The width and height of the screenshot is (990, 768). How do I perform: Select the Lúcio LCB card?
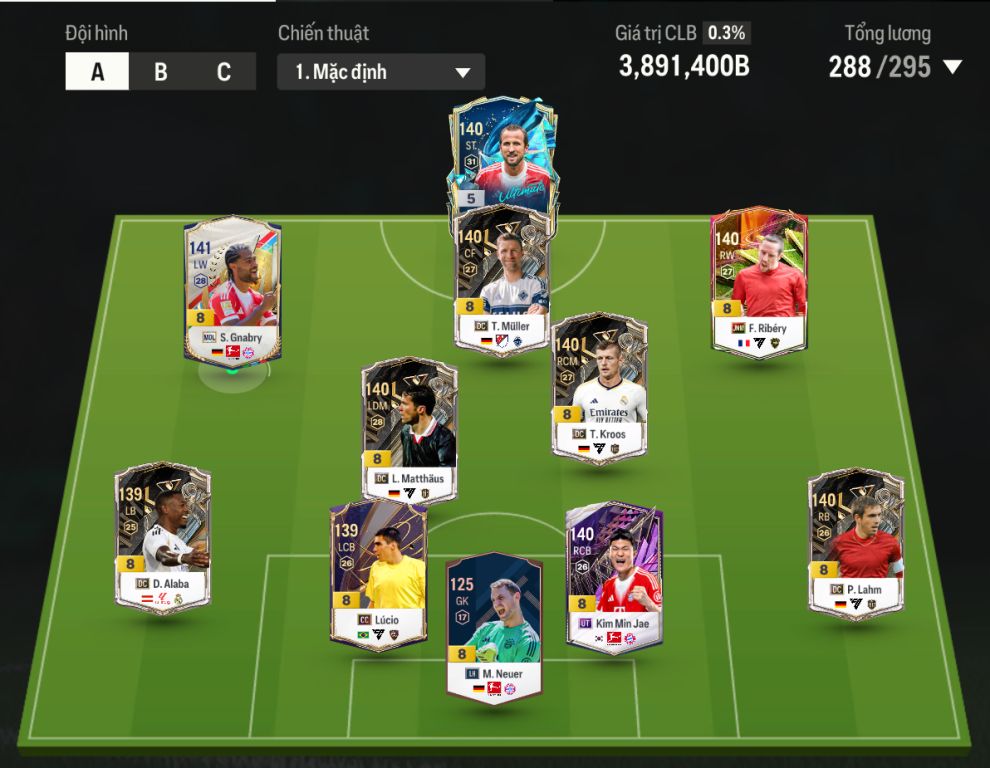(379, 577)
